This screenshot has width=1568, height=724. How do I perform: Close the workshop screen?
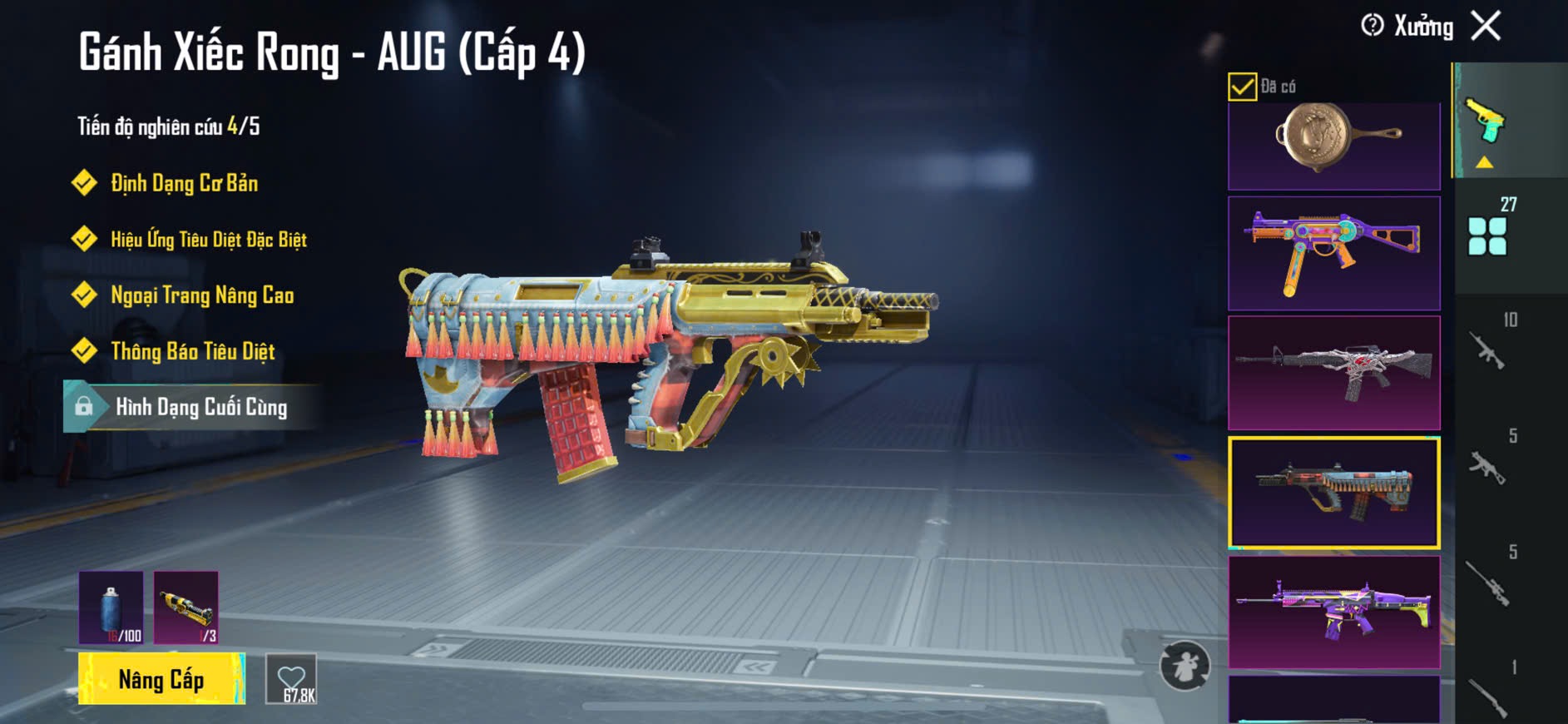pos(1486,26)
